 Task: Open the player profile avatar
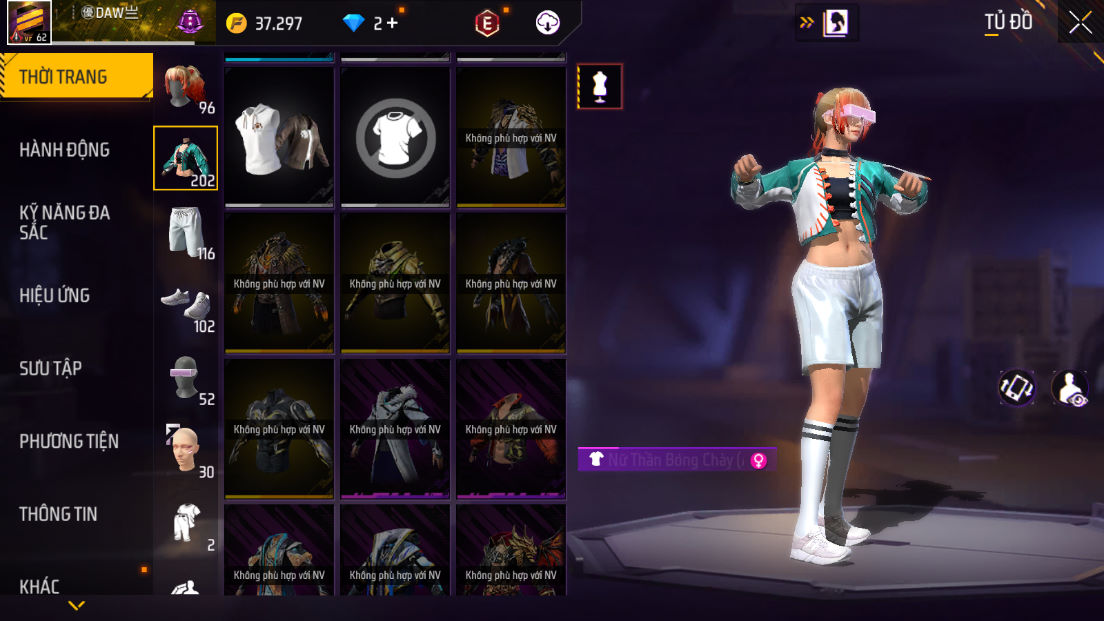pos(30,22)
